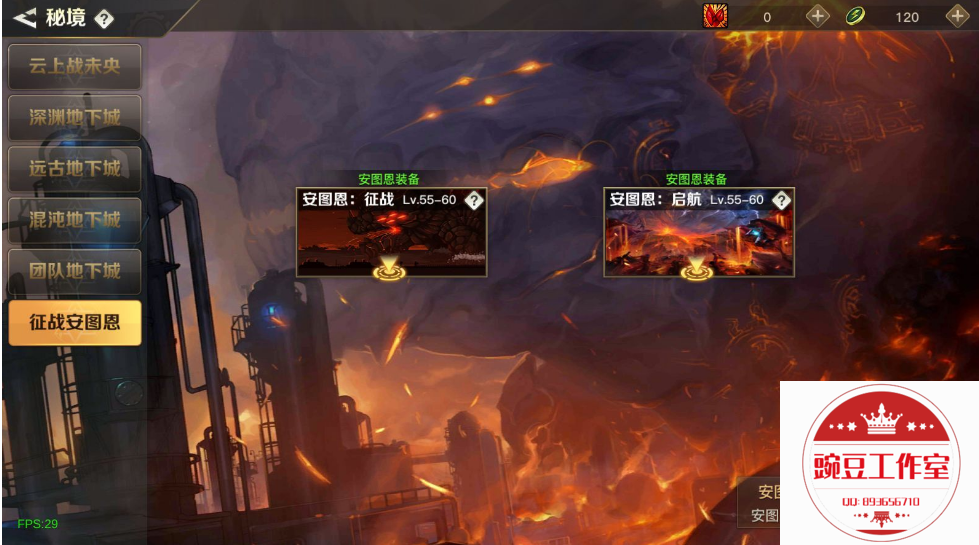Select the highlighted 征战安图恩 tab
979x545 pixels.
pos(75,323)
